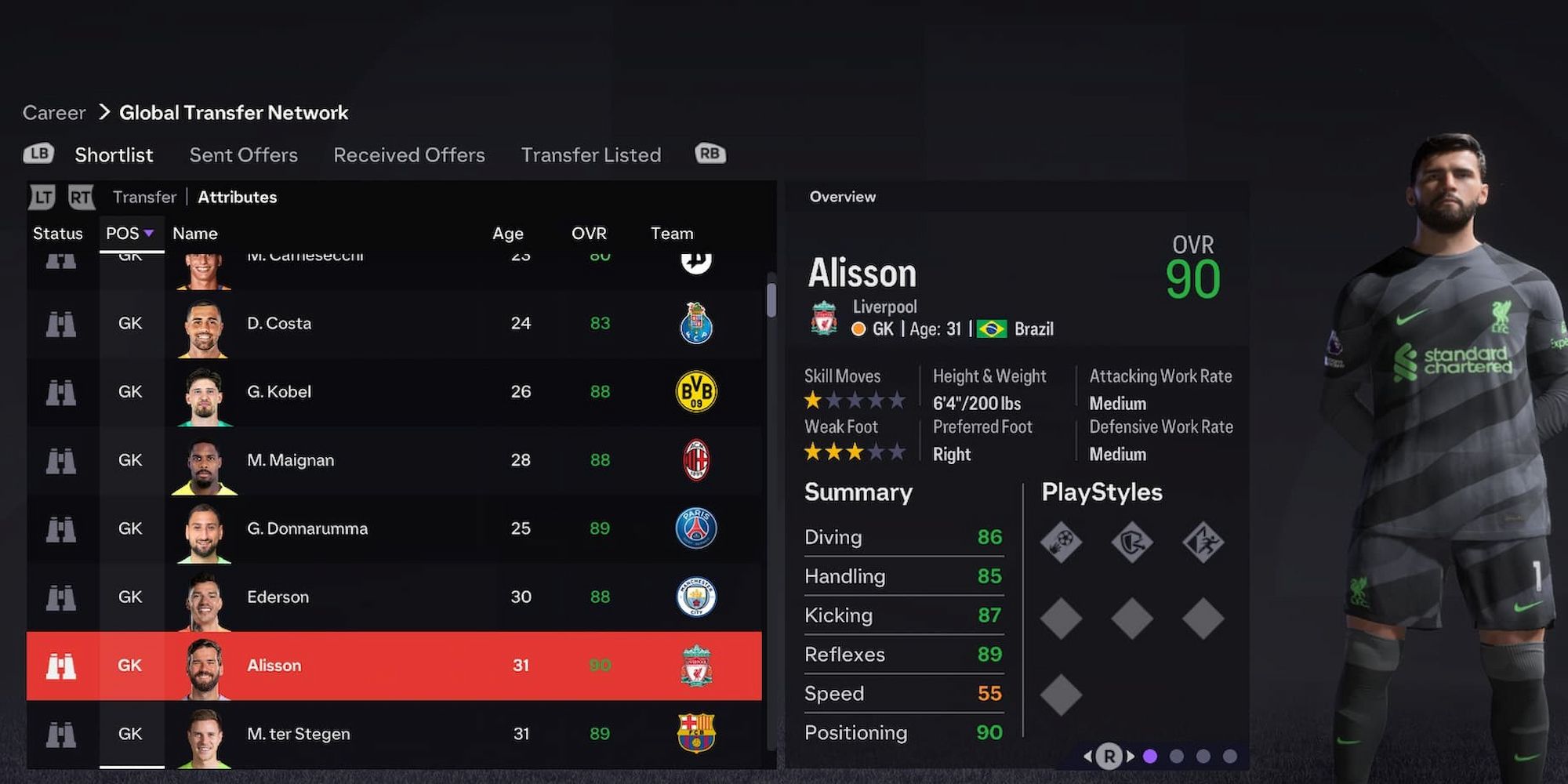The height and width of the screenshot is (784, 1568).
Task: Switch to the Sent Offers tab
Action: 243,154
